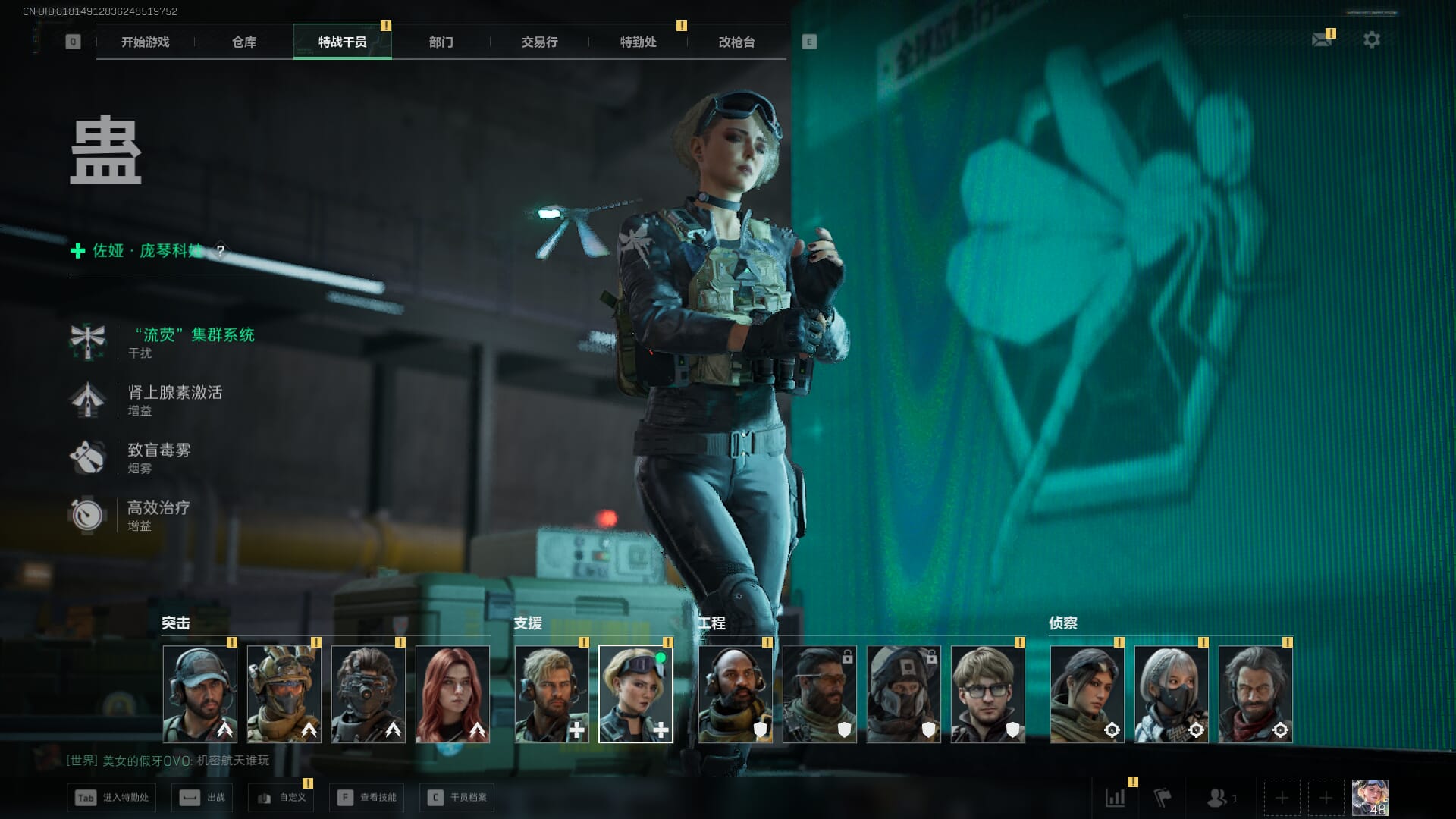Switch to the 开始游戏 tab
The image size is (1456, 819).
(145, 42)
